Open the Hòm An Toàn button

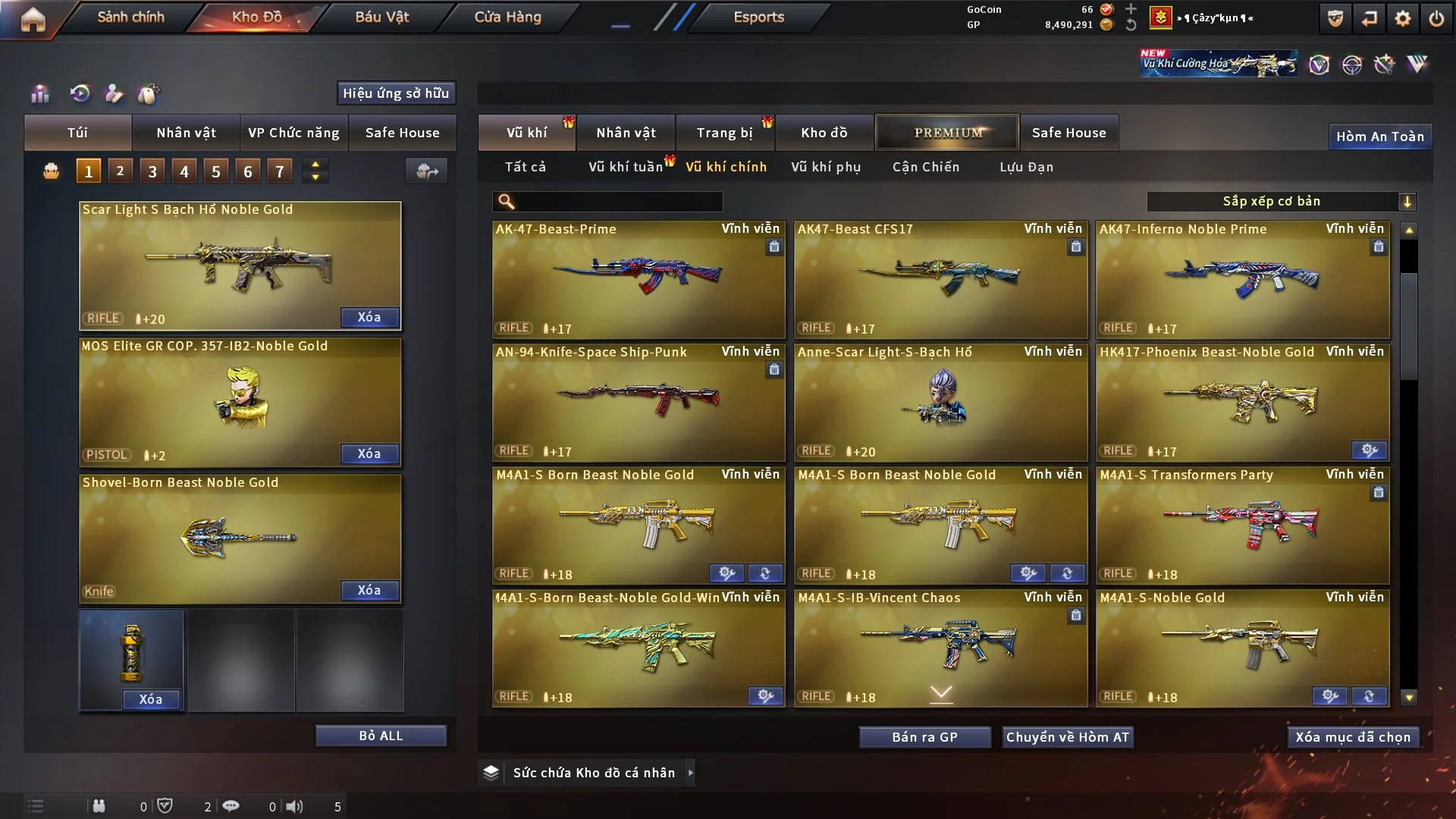coord(1379,136)
